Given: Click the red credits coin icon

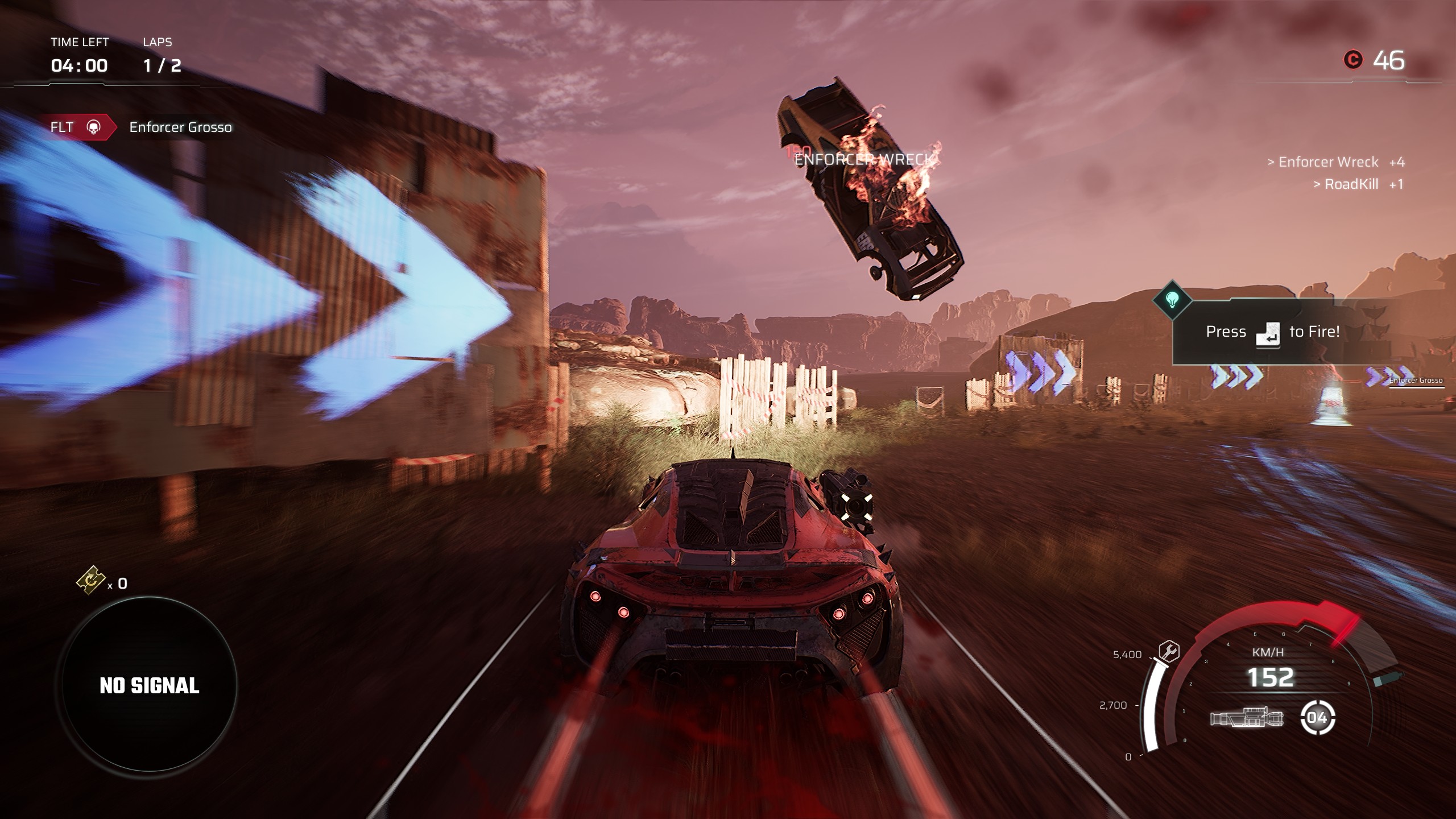Looking at the screenshot, I should (1354, 60).
